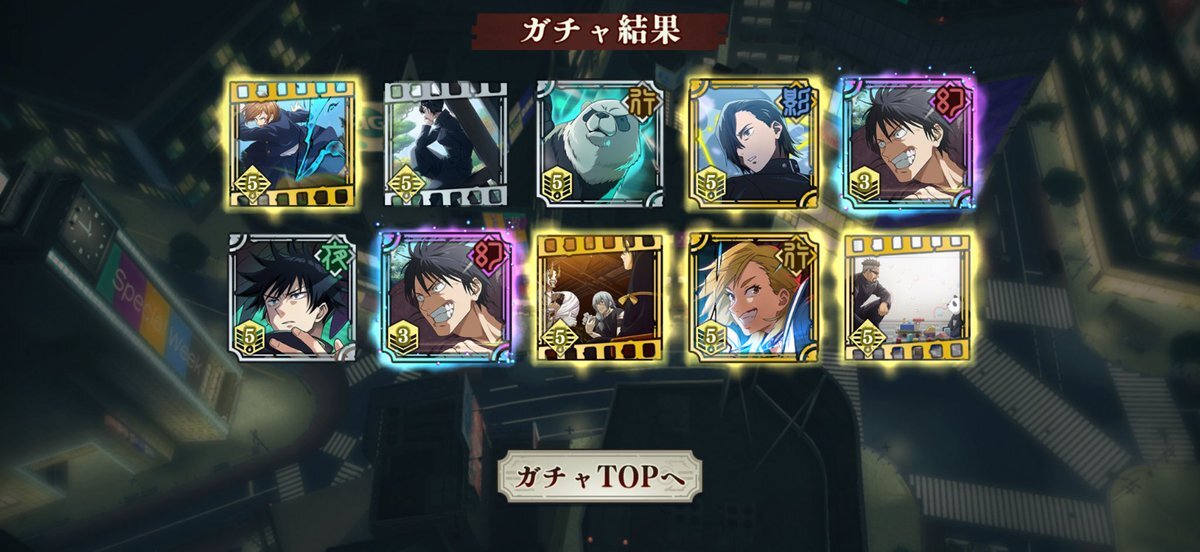
Task: View the long black-haired character card
Action: (x=752, y=142)
